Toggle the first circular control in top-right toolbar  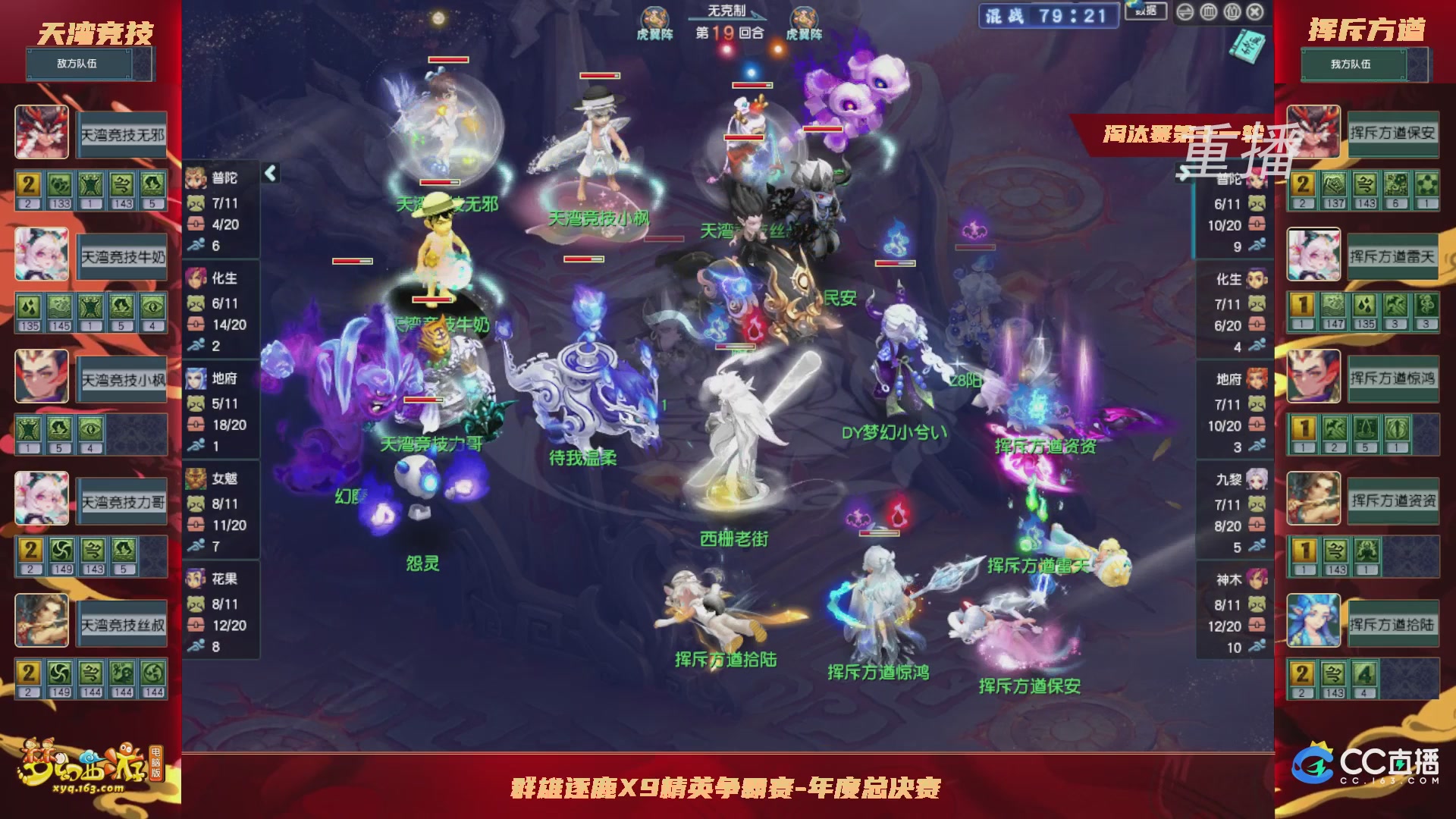pyautogui.click(x=1185, y=12)
